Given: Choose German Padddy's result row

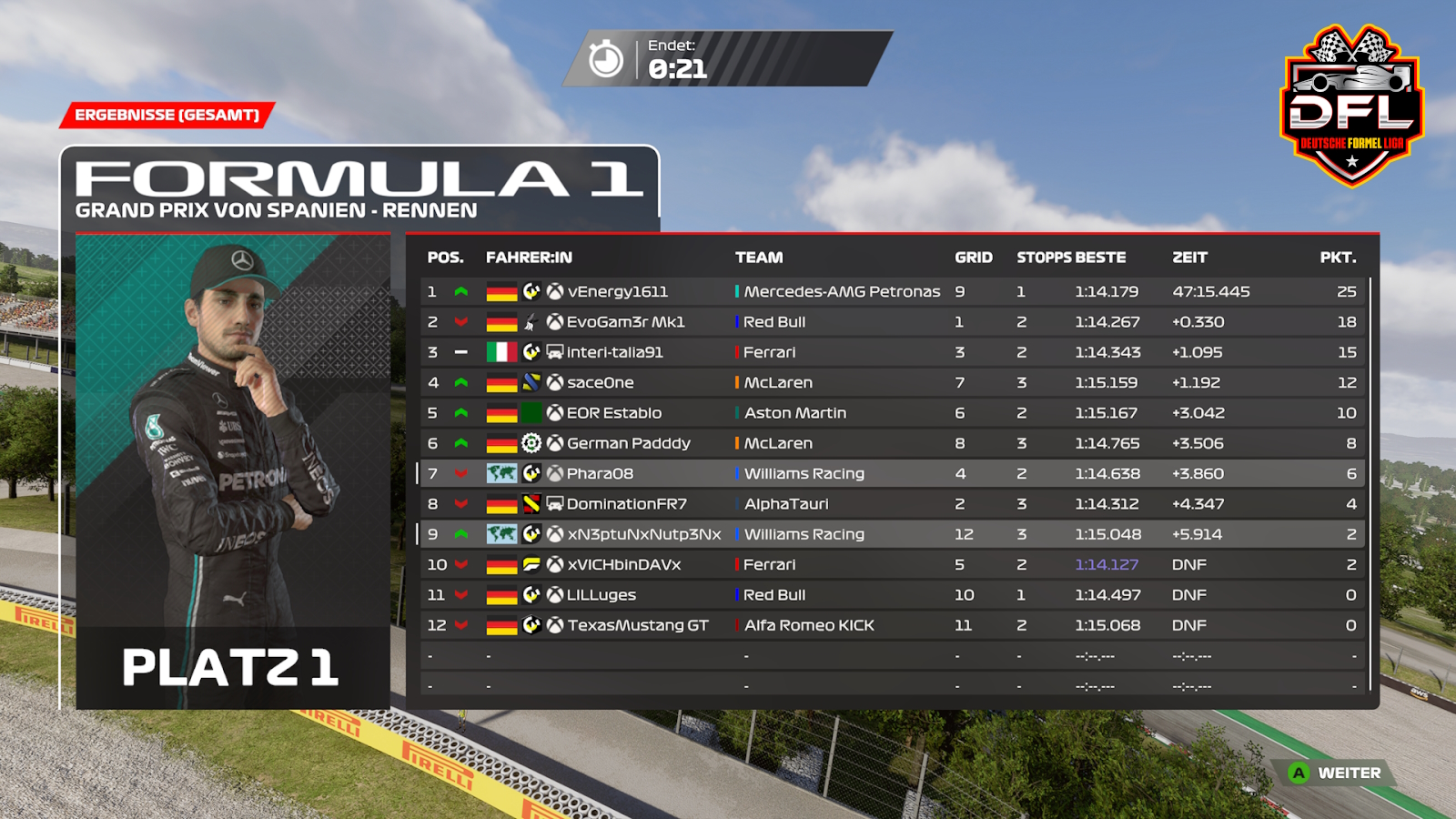Looking at the screenshot, I should (628, 443).
